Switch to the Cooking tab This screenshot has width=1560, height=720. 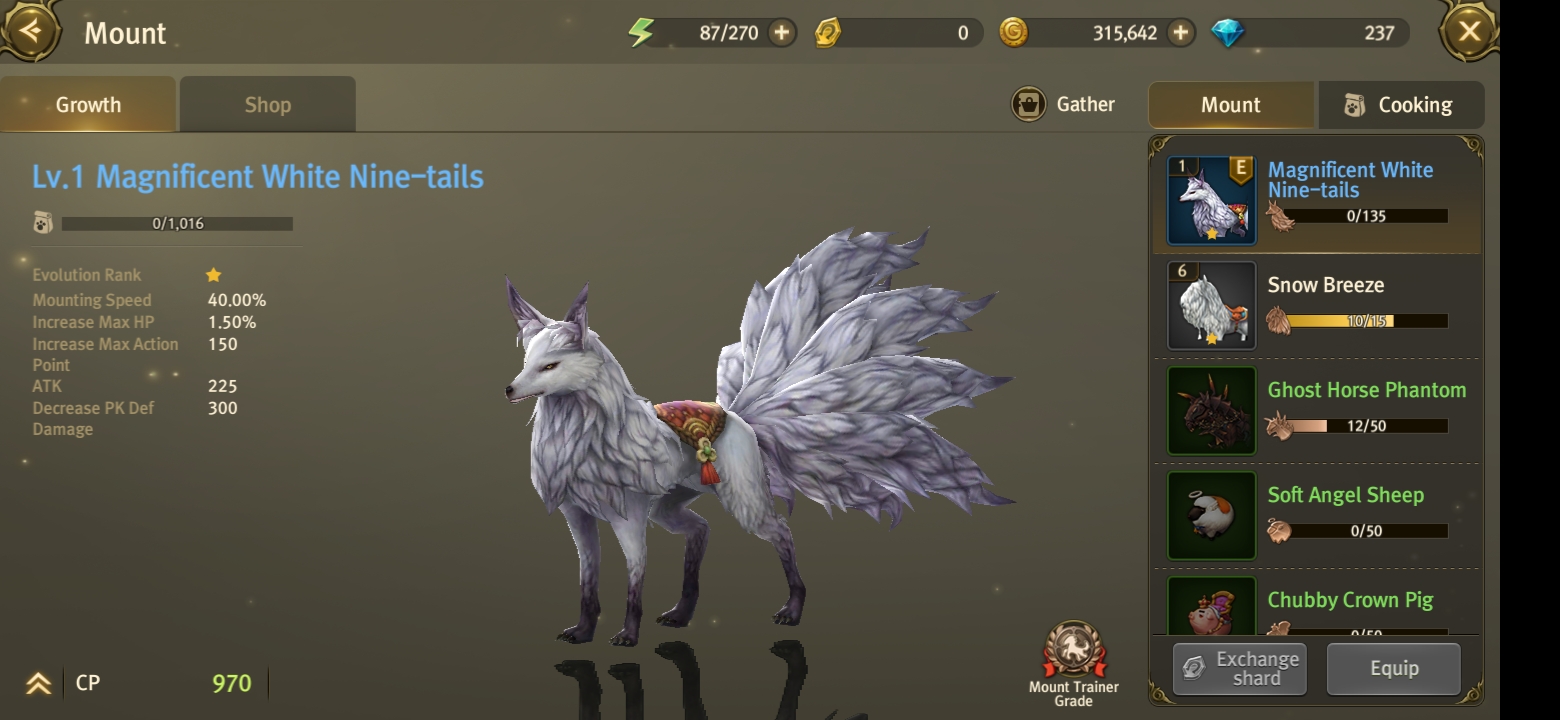click(x=1401, y=105)
